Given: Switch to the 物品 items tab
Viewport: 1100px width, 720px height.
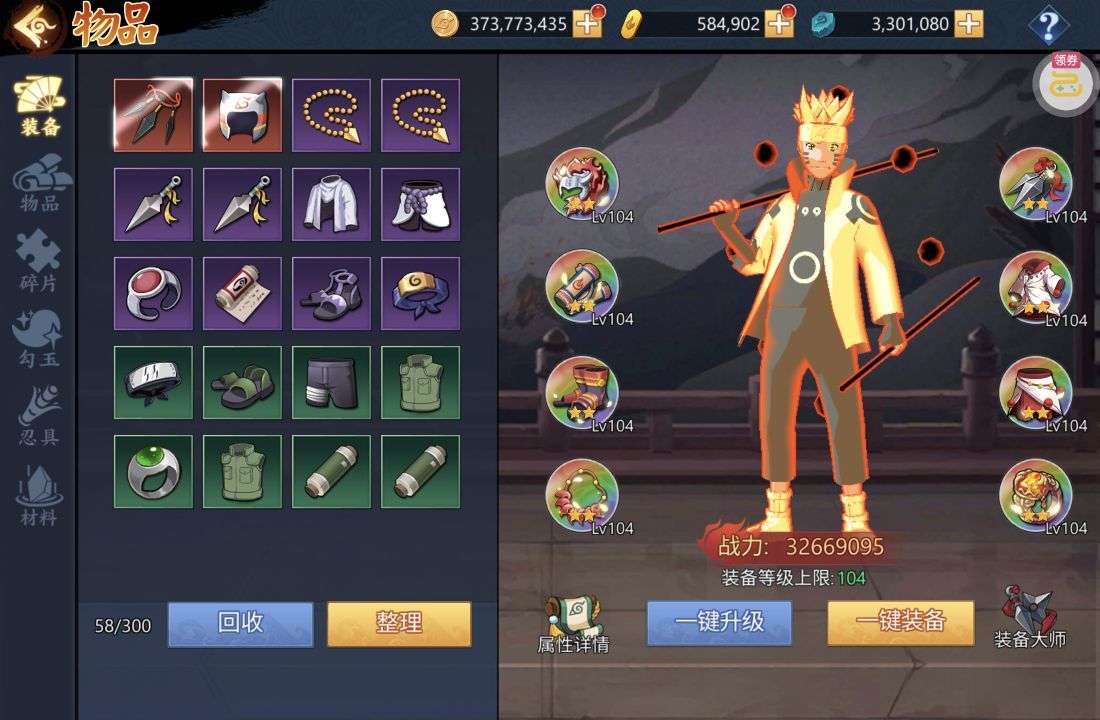Looking at the screenshot, I should pyautogui.click(x=40, y=187).
